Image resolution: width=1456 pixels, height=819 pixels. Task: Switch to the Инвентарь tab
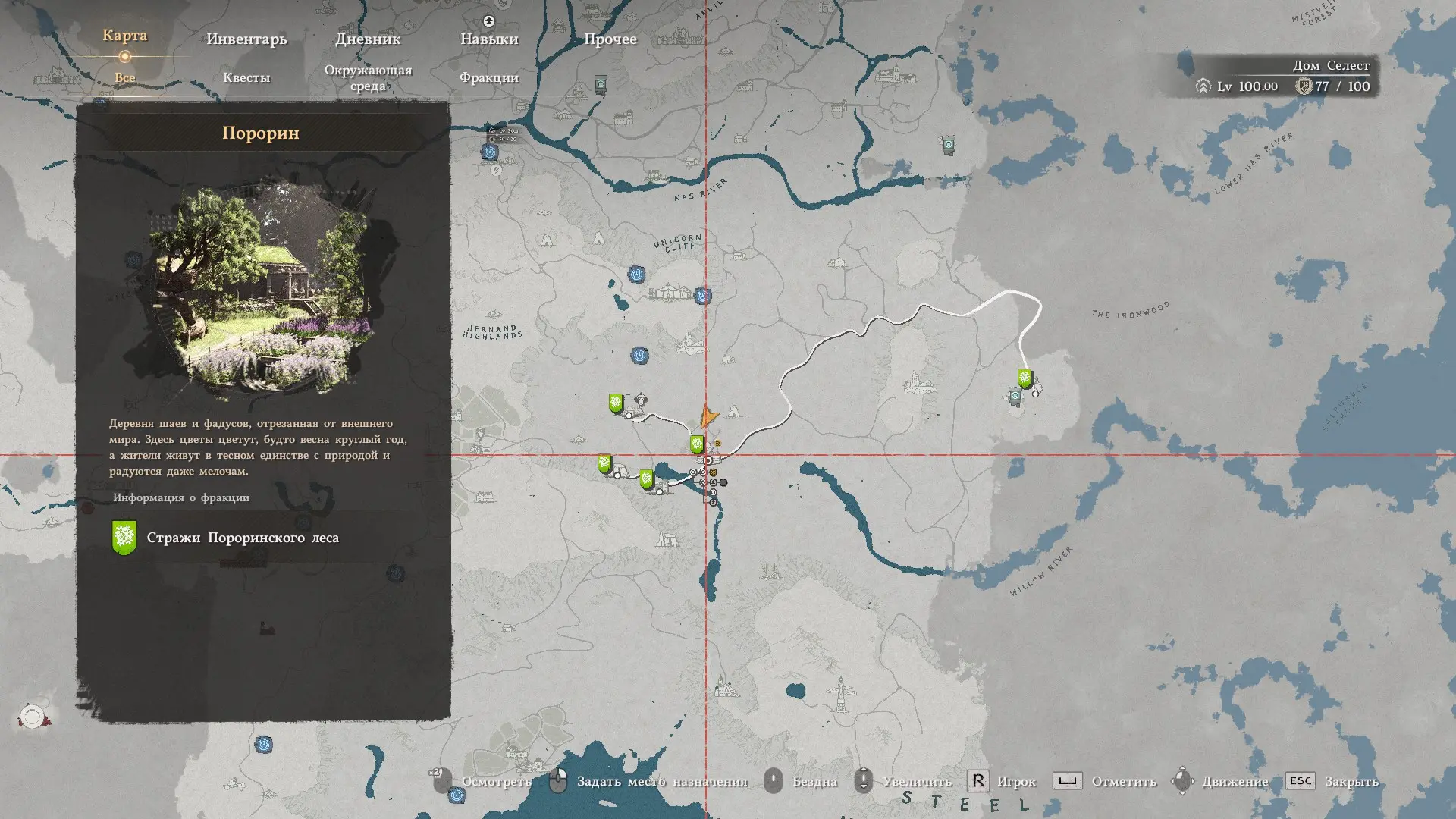[246, 39]
